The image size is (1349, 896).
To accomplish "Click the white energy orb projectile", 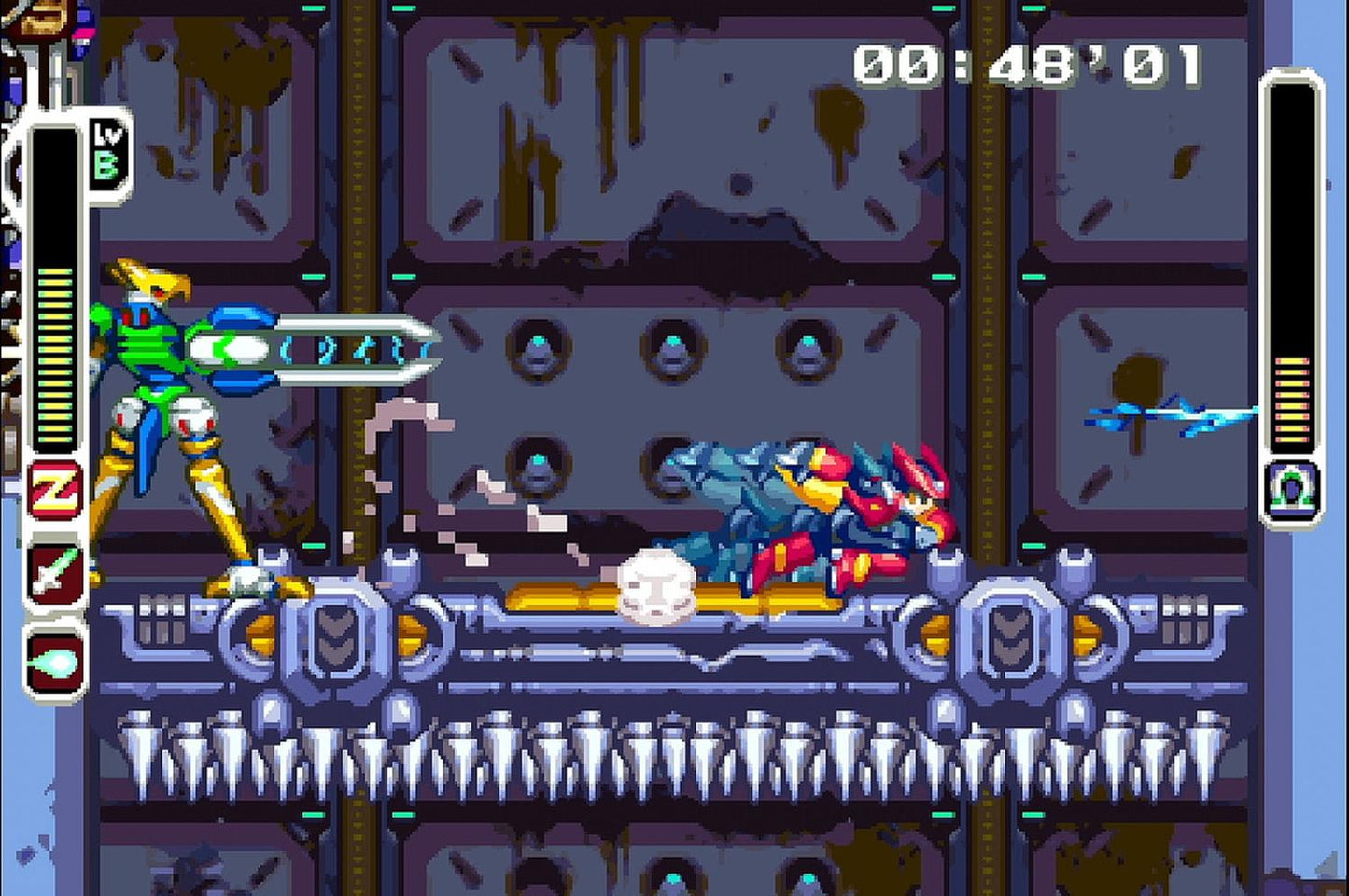I will (658, 588).
